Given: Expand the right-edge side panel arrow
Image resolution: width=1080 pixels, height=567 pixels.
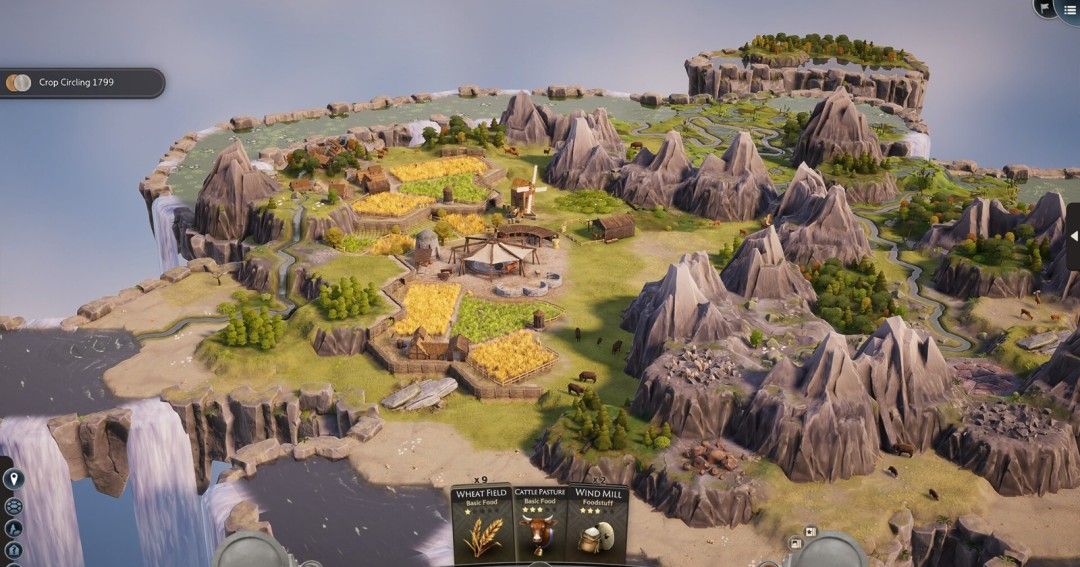Looking at the screenshot, I should [x=1073, y=236].
